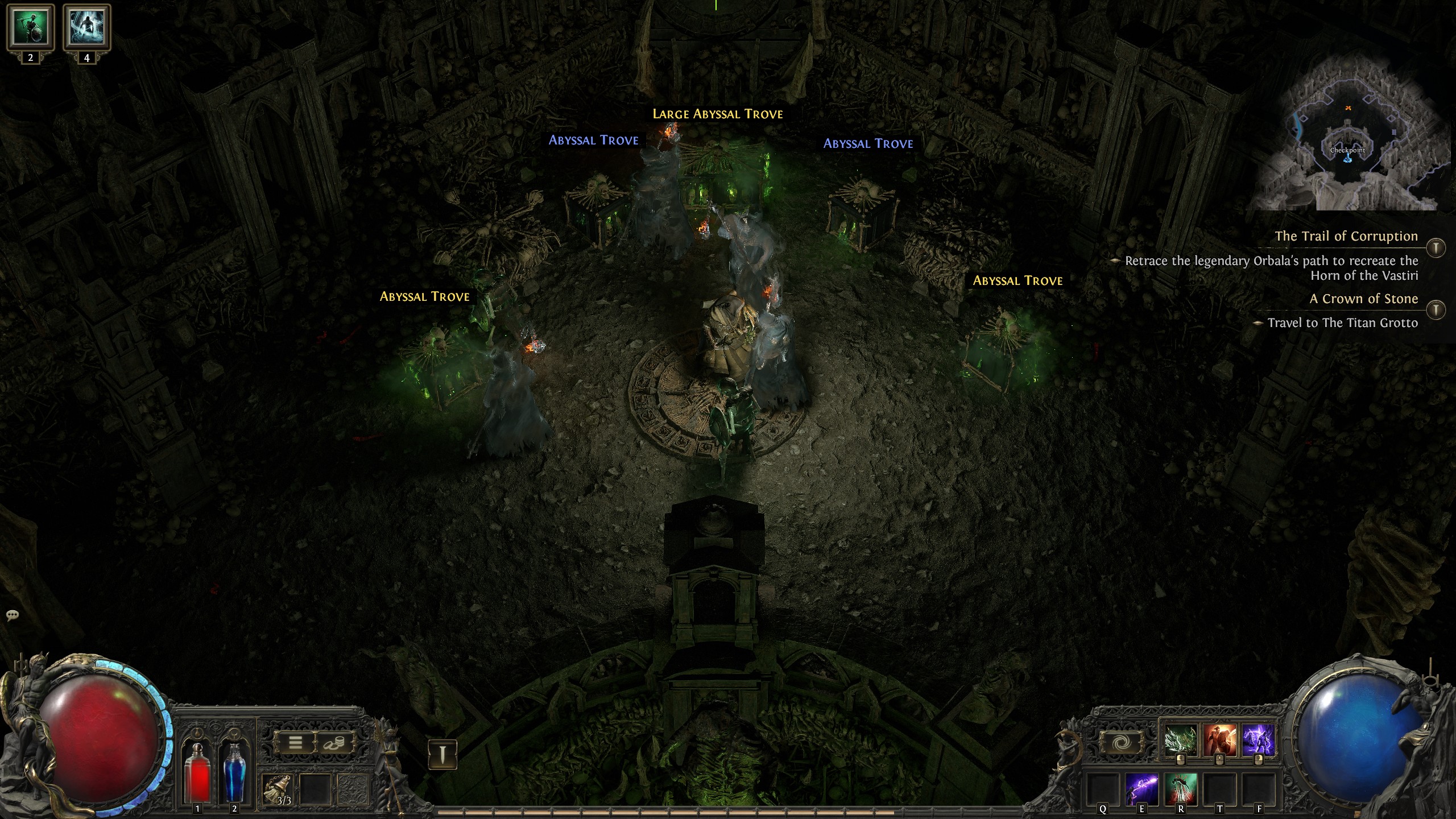Open the Large Abyssal Trove chest
The image size is (1456, 819).
[717, 113]
